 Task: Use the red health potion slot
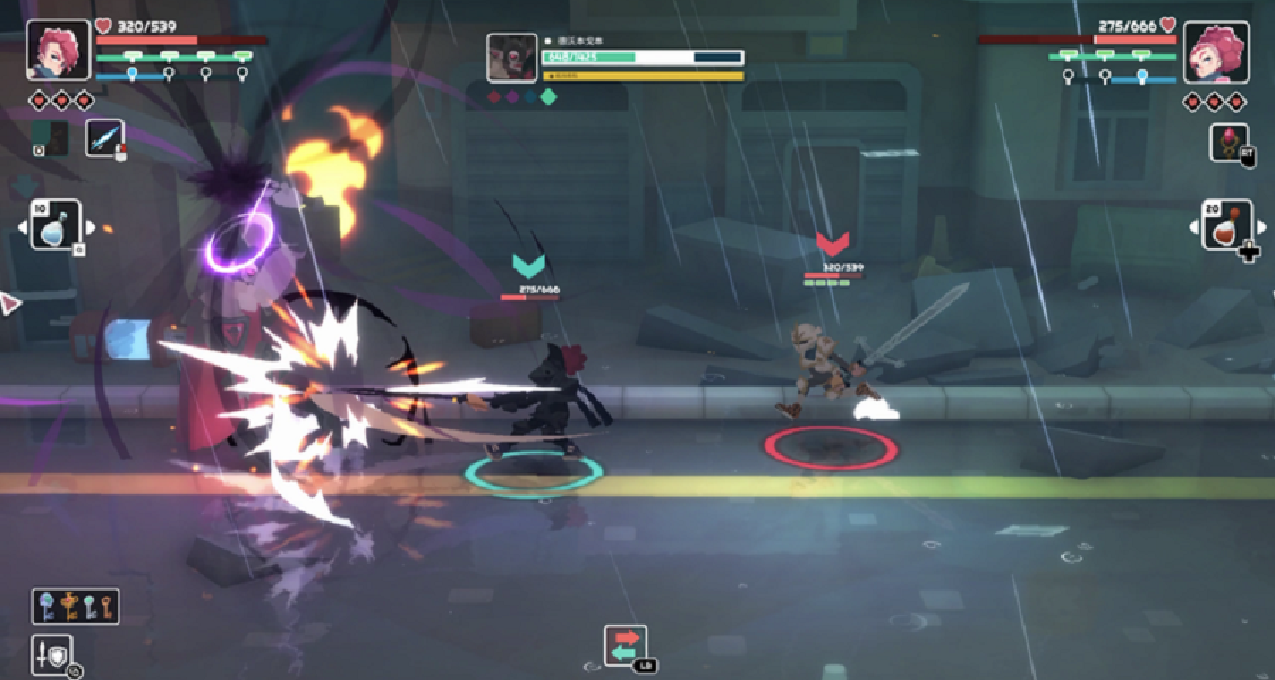pyautogui.click(x=1226, y=225)
